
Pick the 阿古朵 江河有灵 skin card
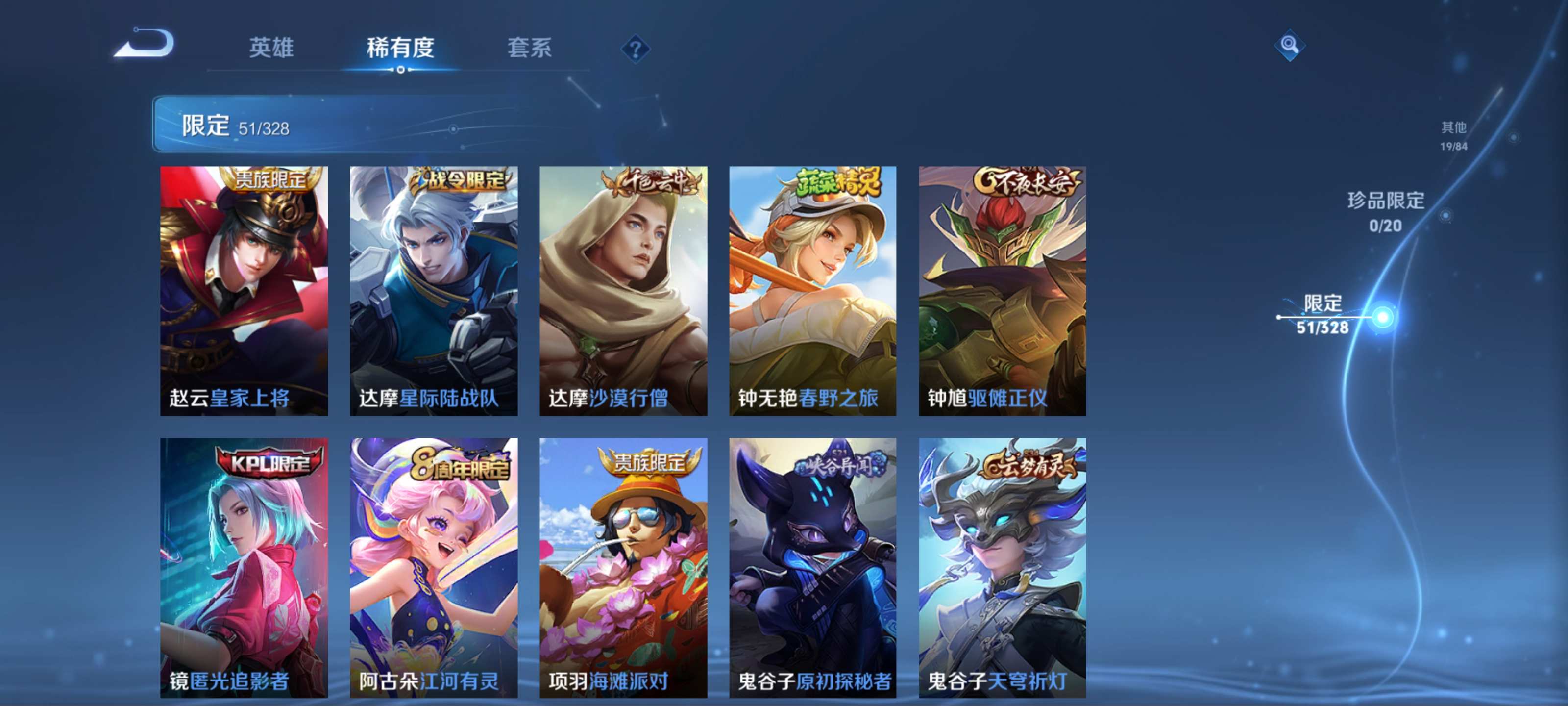click(433, 567)
